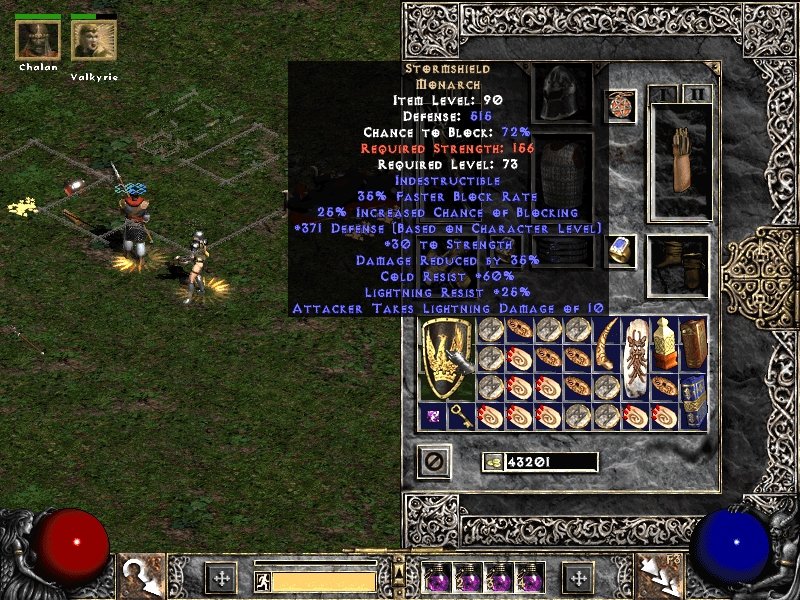Viewport: 800px width, 600px height.
Task: Pick up the yellow bottle item
Action: click(x=664, y=346)
